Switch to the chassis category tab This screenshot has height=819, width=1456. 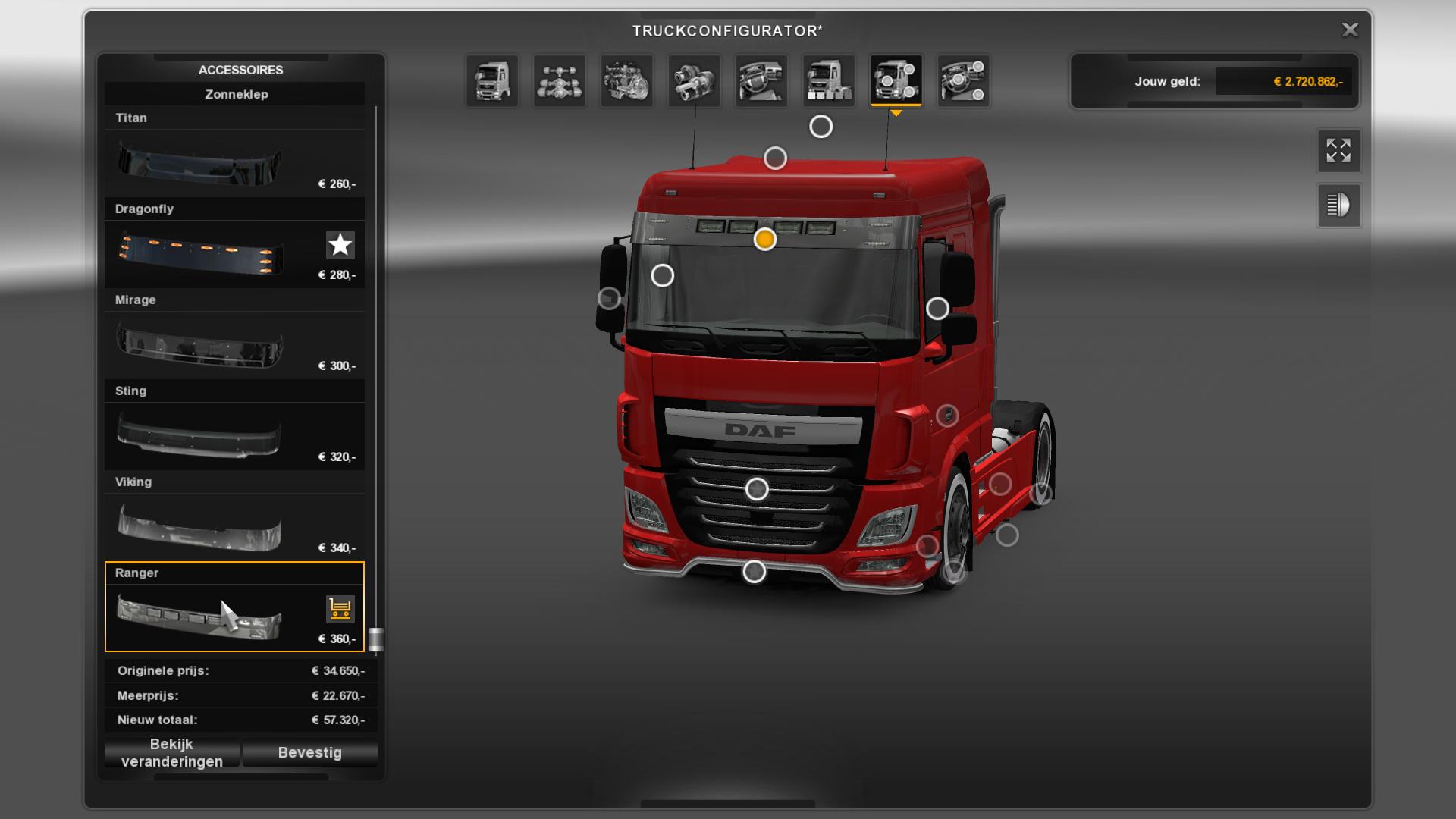pos(560,80)
